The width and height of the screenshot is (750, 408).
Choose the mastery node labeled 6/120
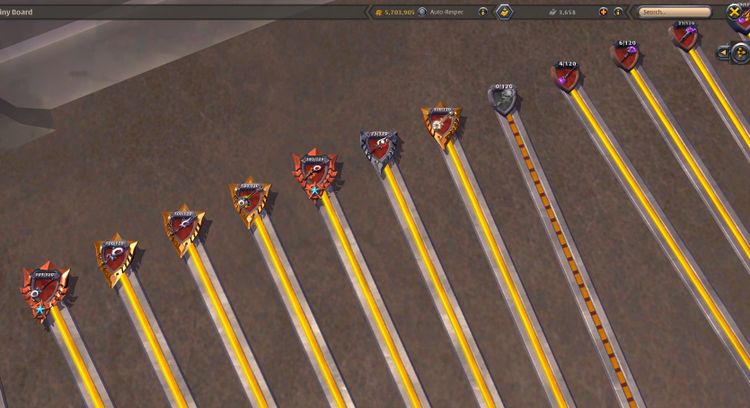click(x=627, y=55)
